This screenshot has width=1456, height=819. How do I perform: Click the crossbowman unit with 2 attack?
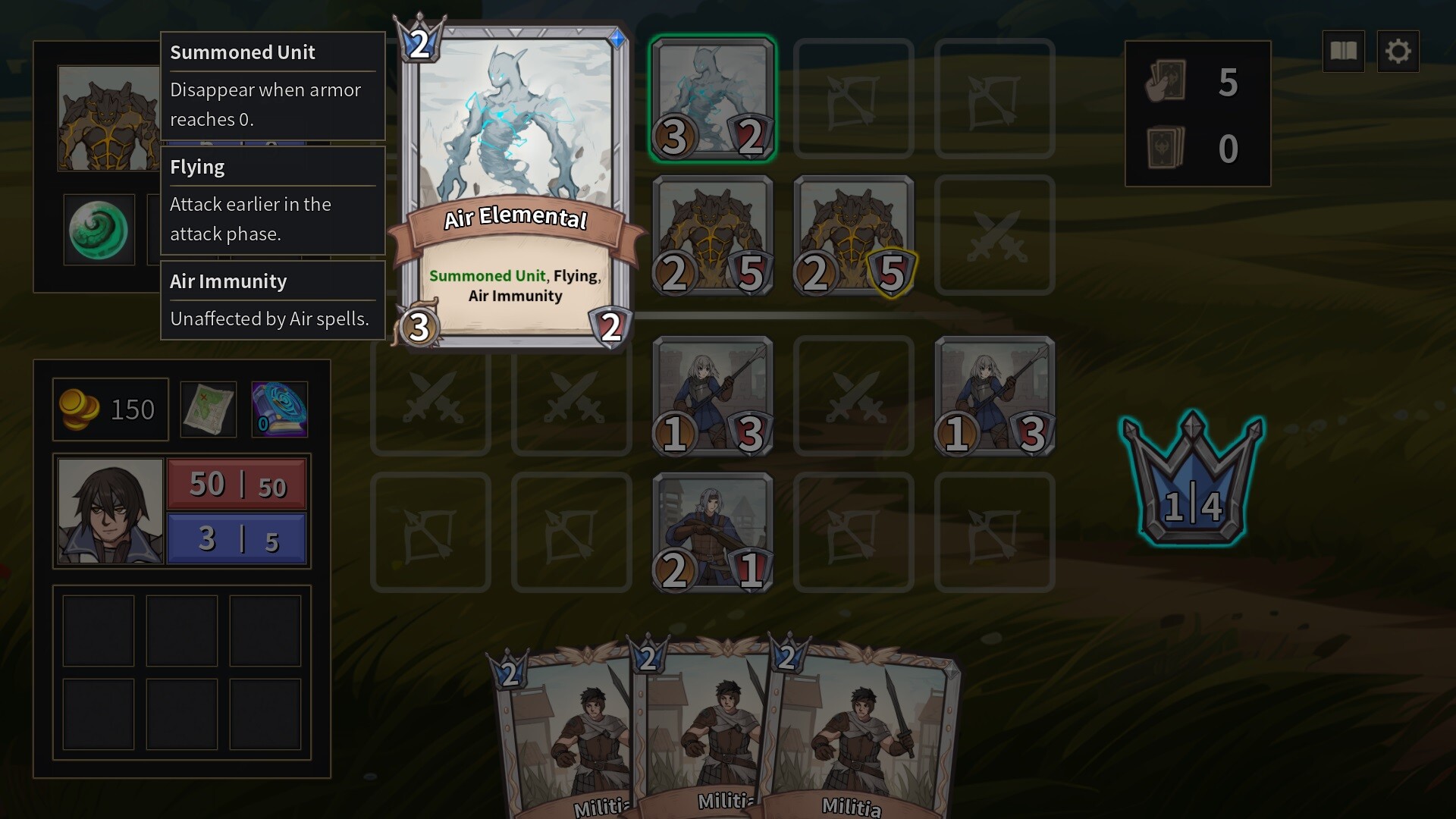pos(711,531)
